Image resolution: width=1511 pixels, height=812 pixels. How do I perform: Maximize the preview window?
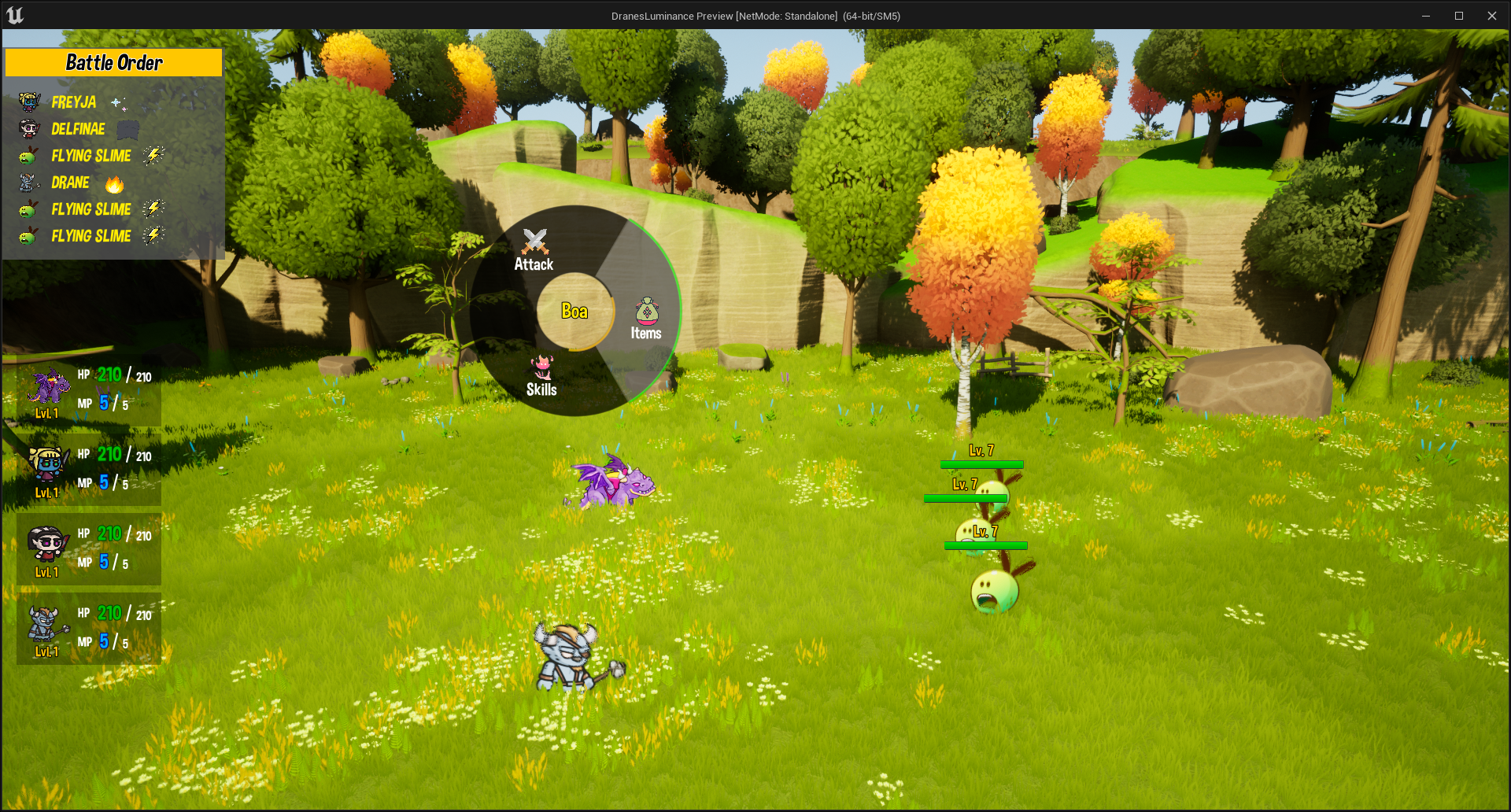1458,16
